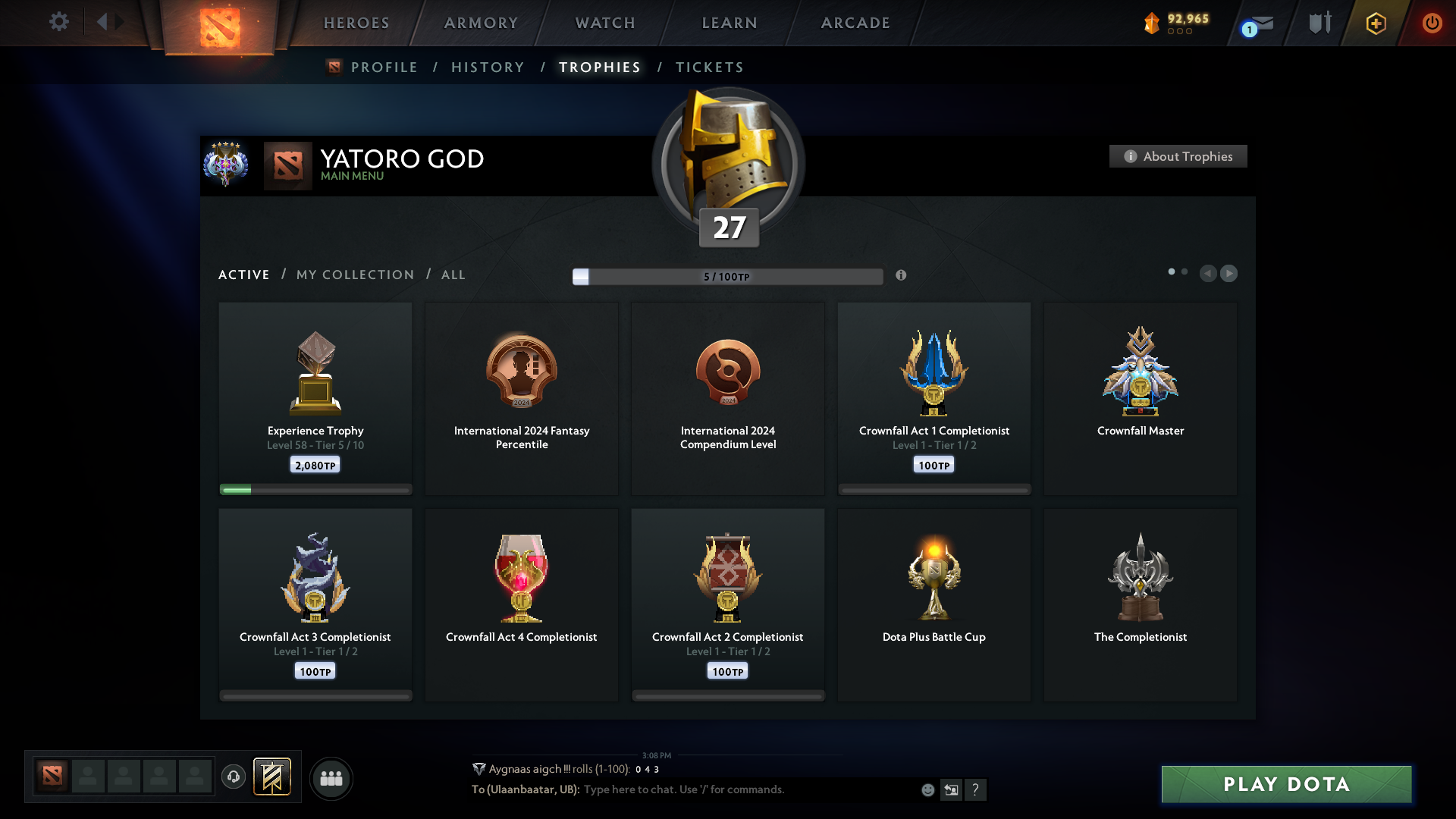Open the Learn menu
This screenshot has width=1456, height=819.
[x=730, y=23]
